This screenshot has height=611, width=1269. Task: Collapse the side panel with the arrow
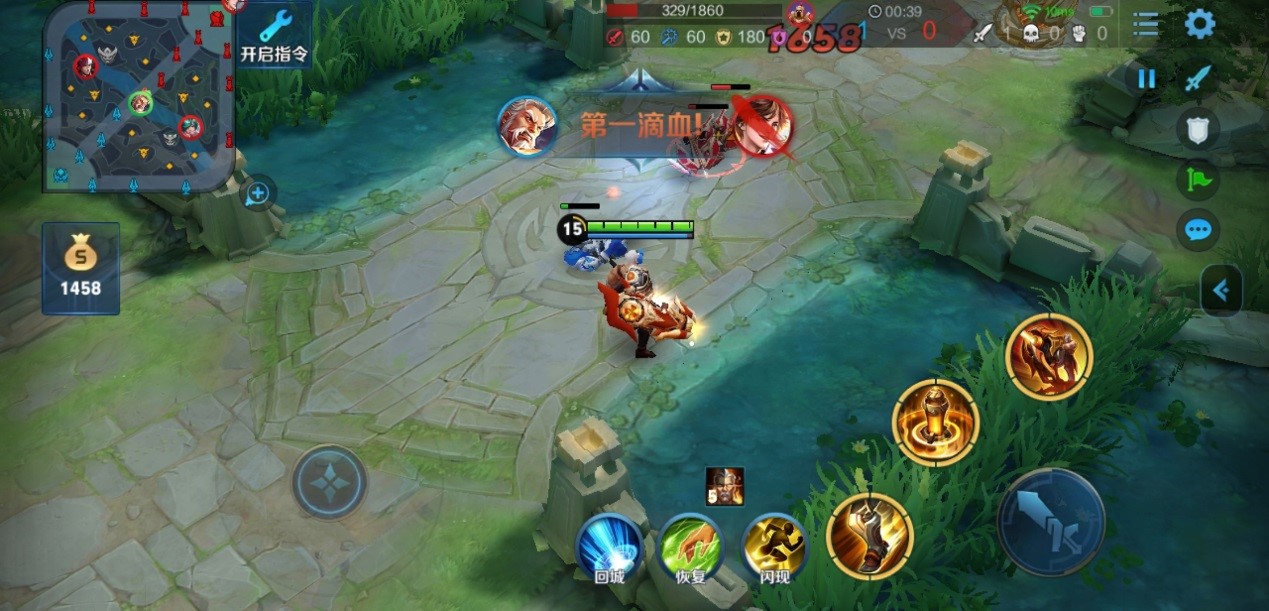[x=1221, y=291]
